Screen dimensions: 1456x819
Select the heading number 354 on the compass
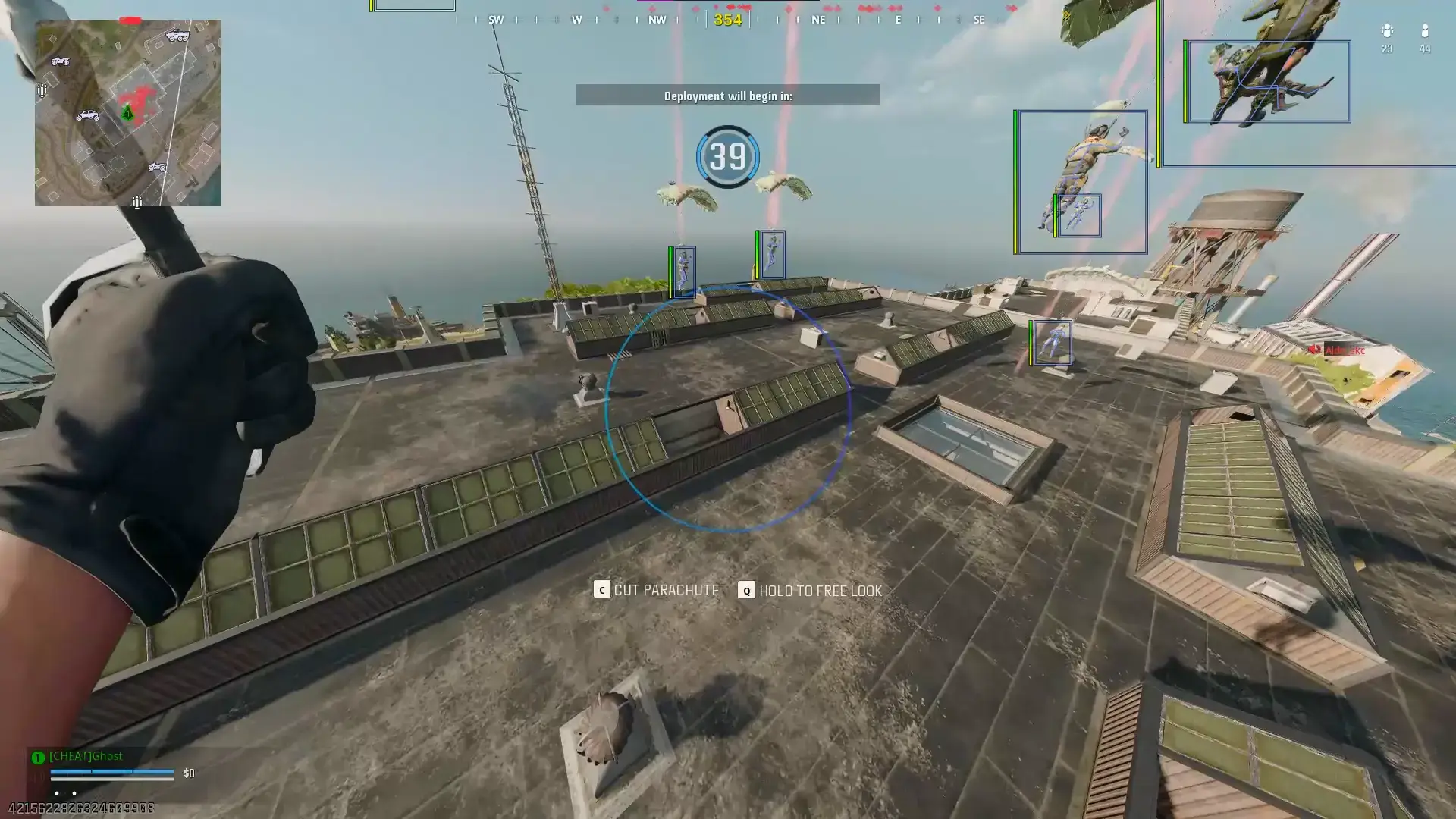coord(726,20)
